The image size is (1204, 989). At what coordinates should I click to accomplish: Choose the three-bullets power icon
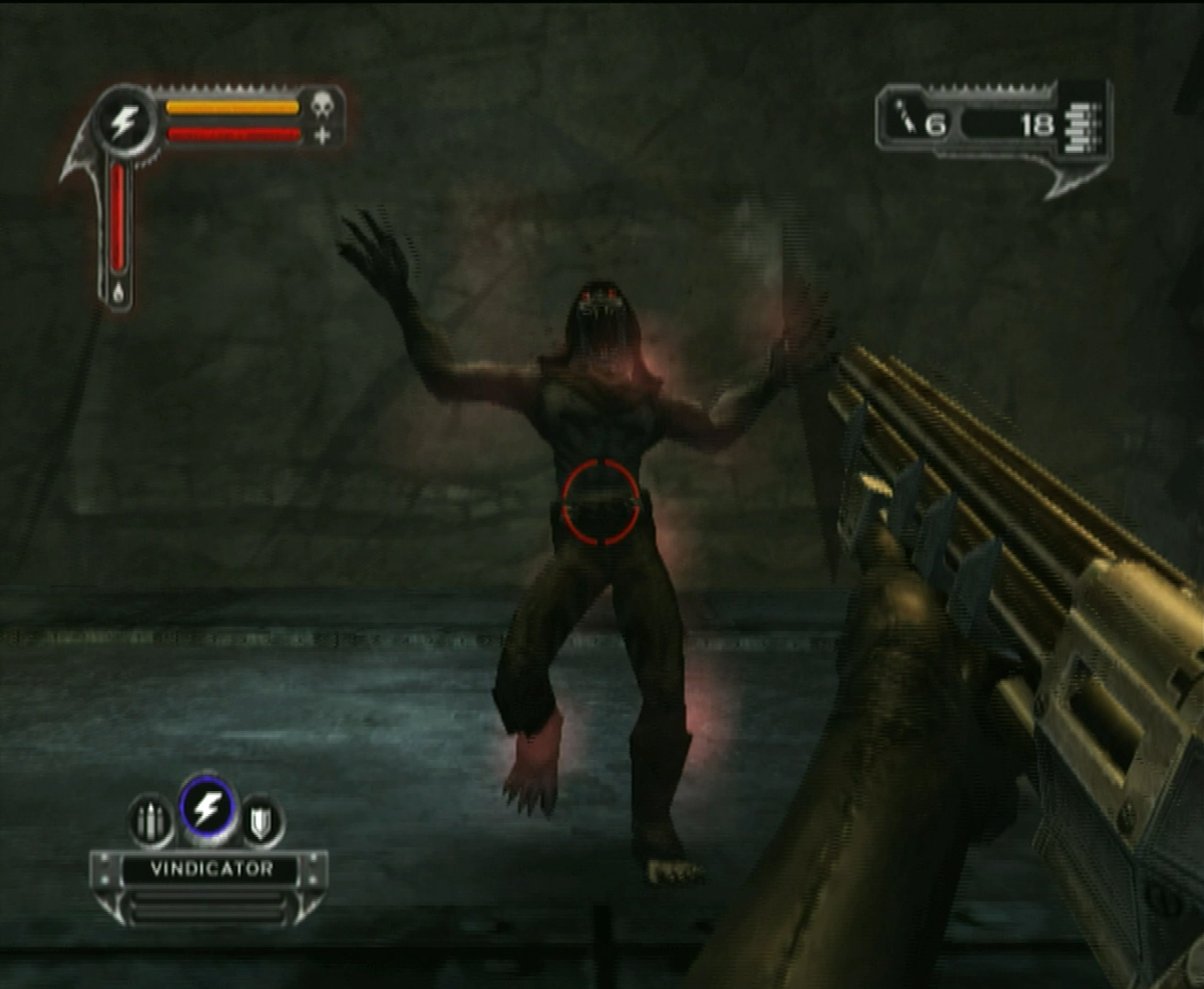click(150, 821)
